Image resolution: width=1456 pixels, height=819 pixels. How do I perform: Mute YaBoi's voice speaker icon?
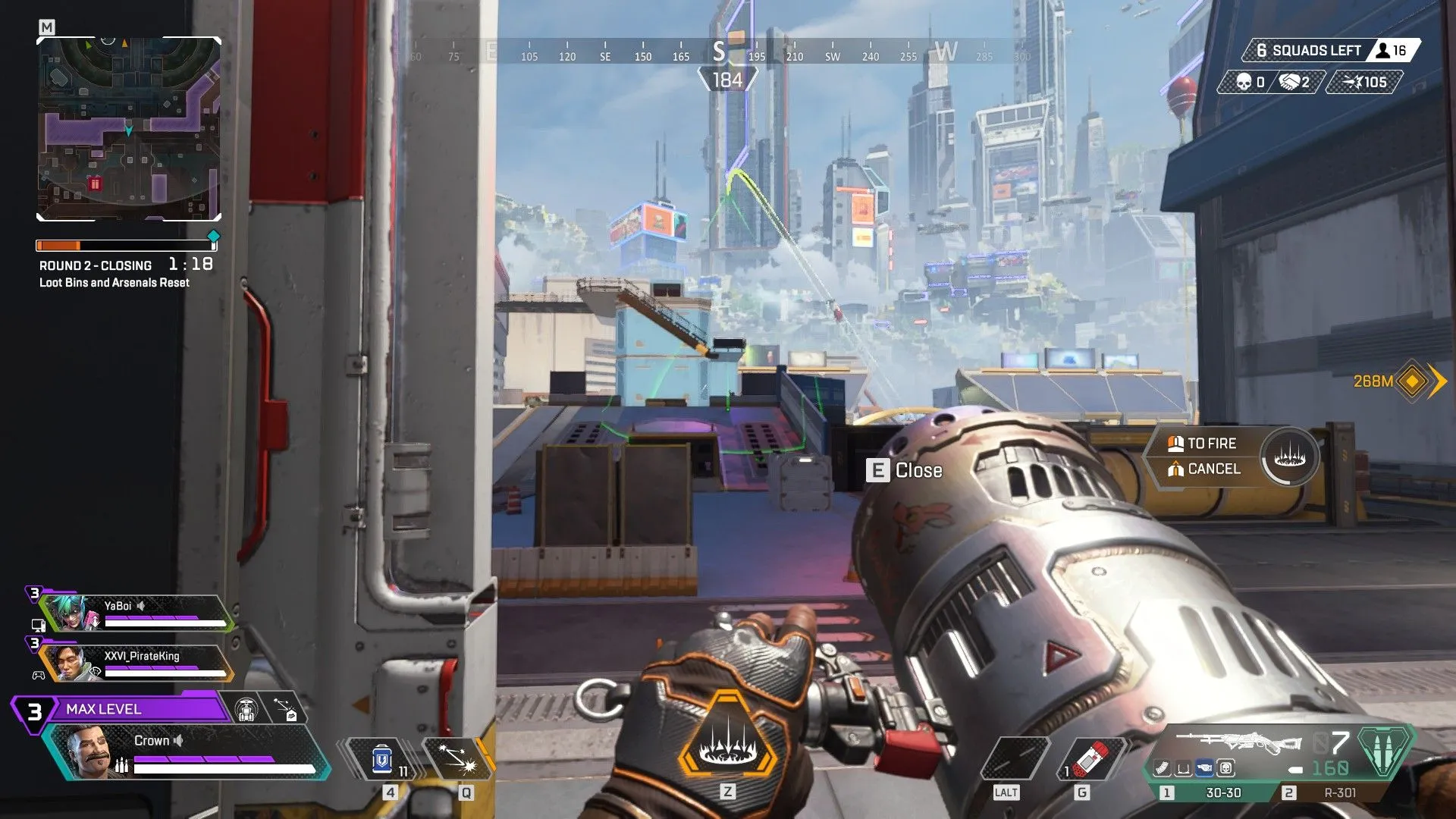pyautogui.click(x=142, y=605)
